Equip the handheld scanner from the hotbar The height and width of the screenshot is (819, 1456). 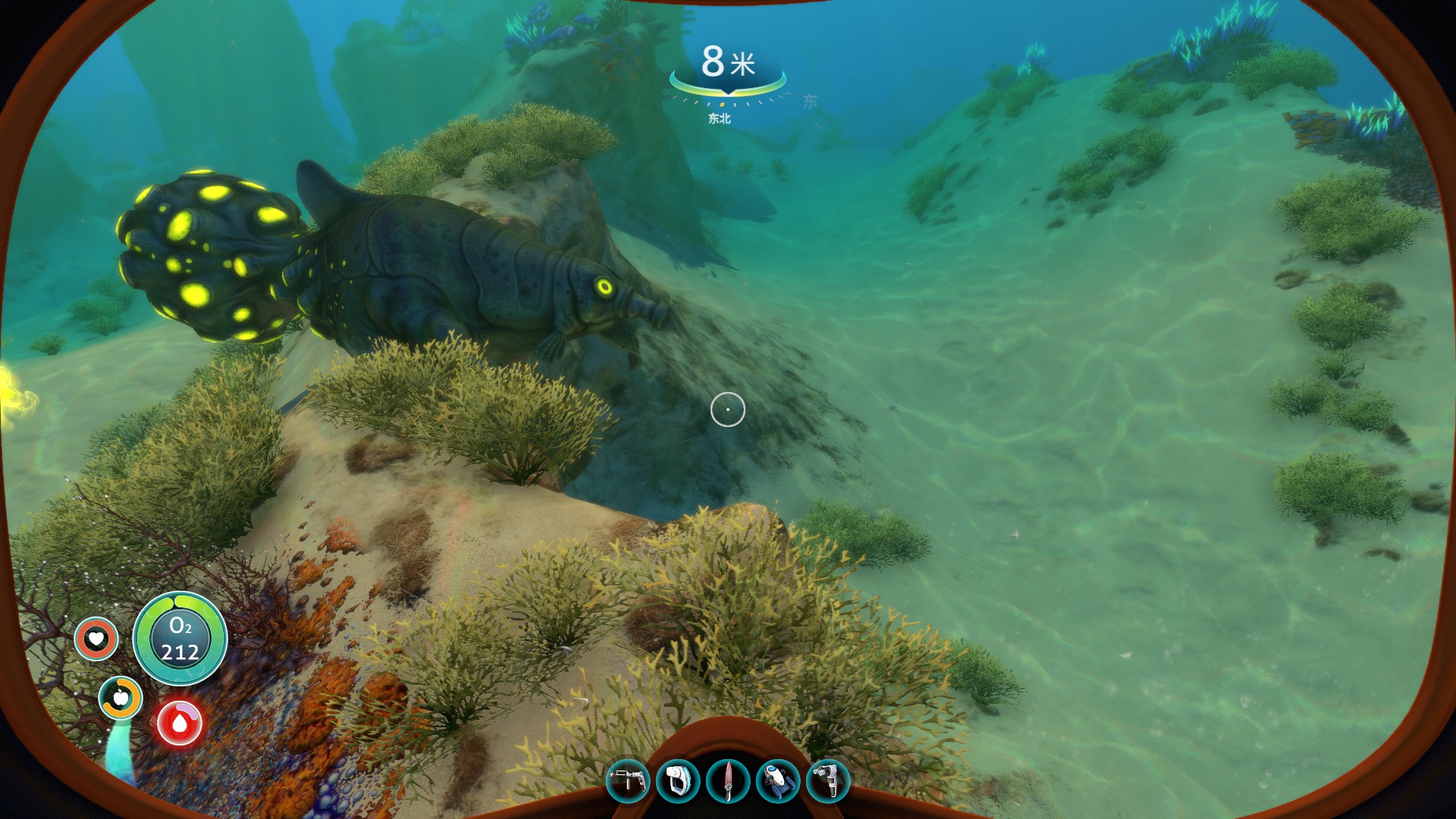tap(677, 781)
